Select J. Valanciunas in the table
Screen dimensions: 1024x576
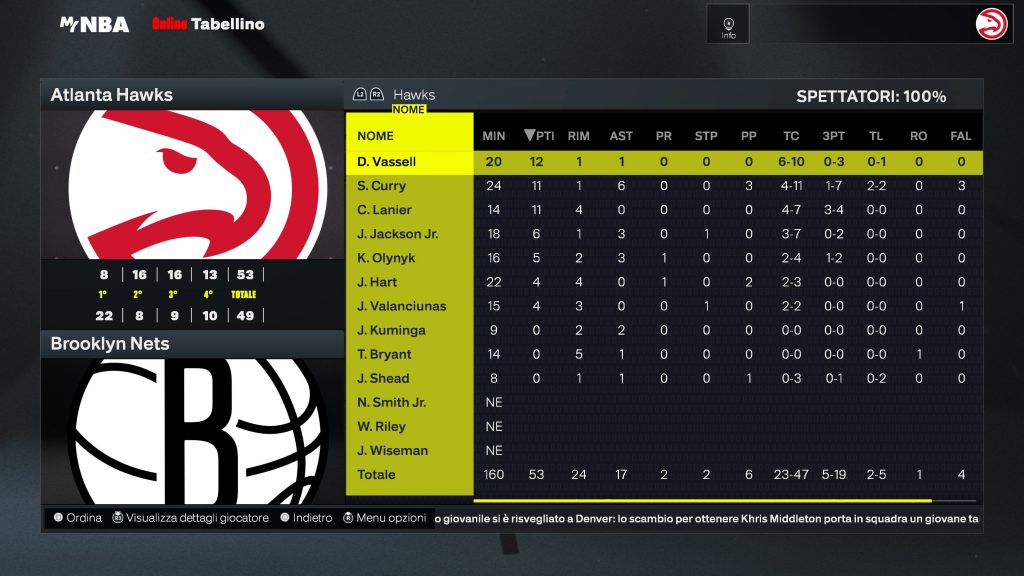click(x=401, y=306)
